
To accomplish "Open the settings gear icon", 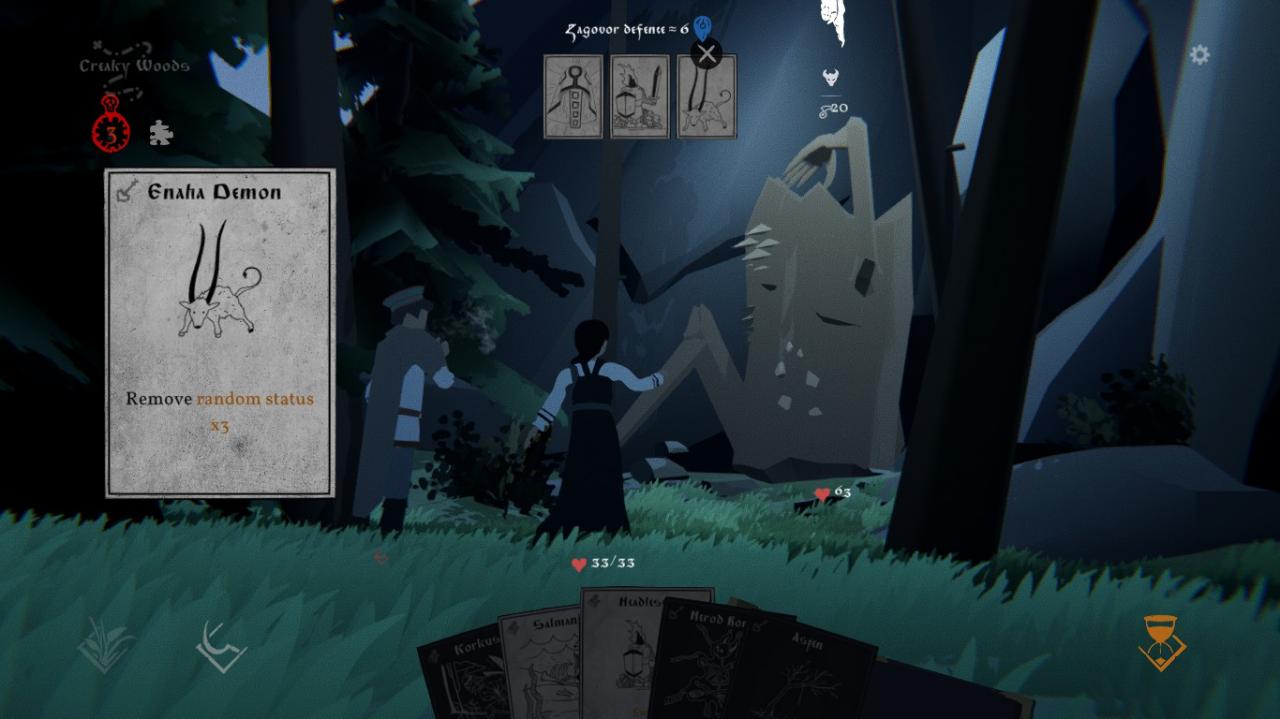I will pos(1199,55).
